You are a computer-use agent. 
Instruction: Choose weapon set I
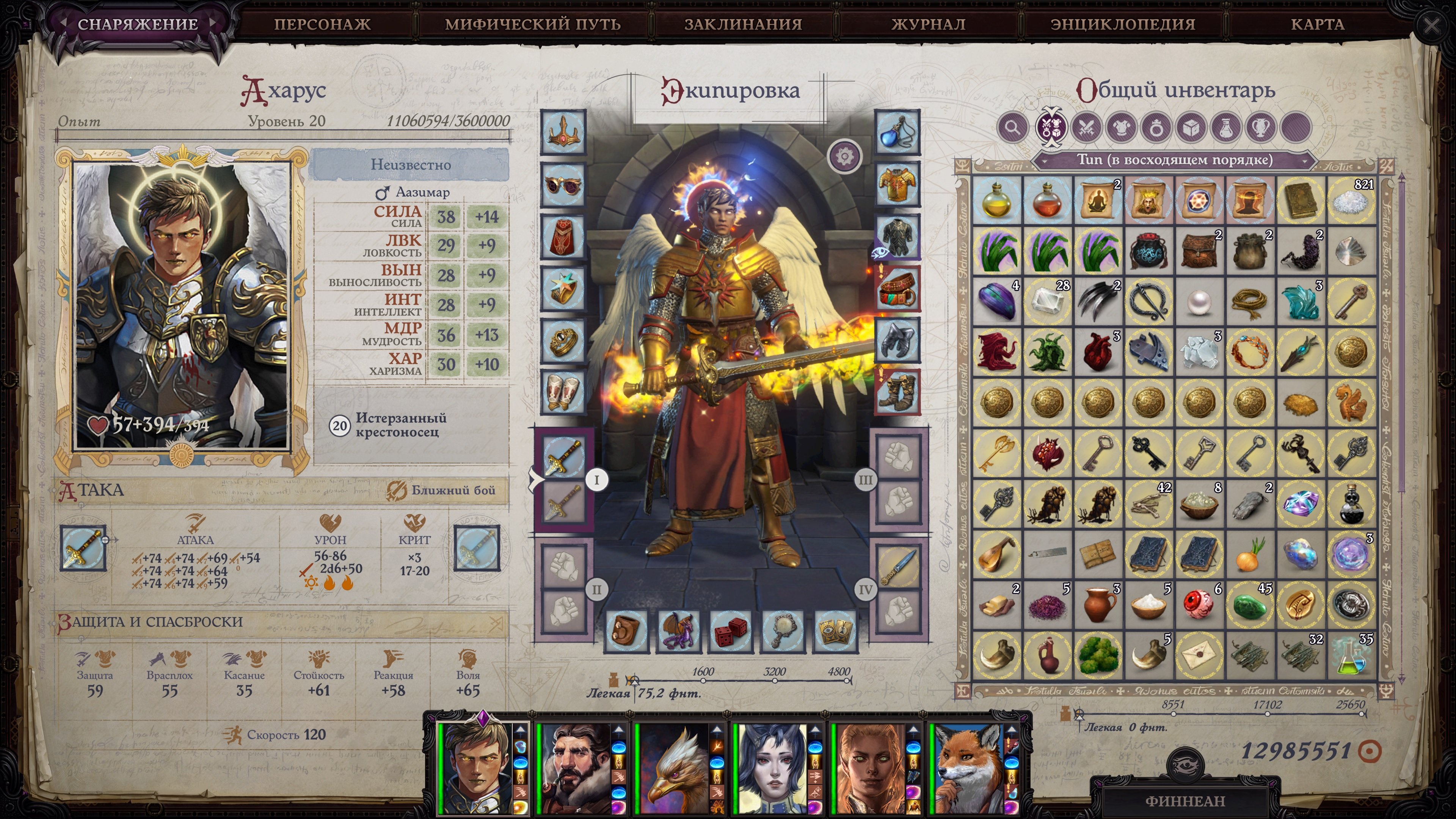coord(596,480)
